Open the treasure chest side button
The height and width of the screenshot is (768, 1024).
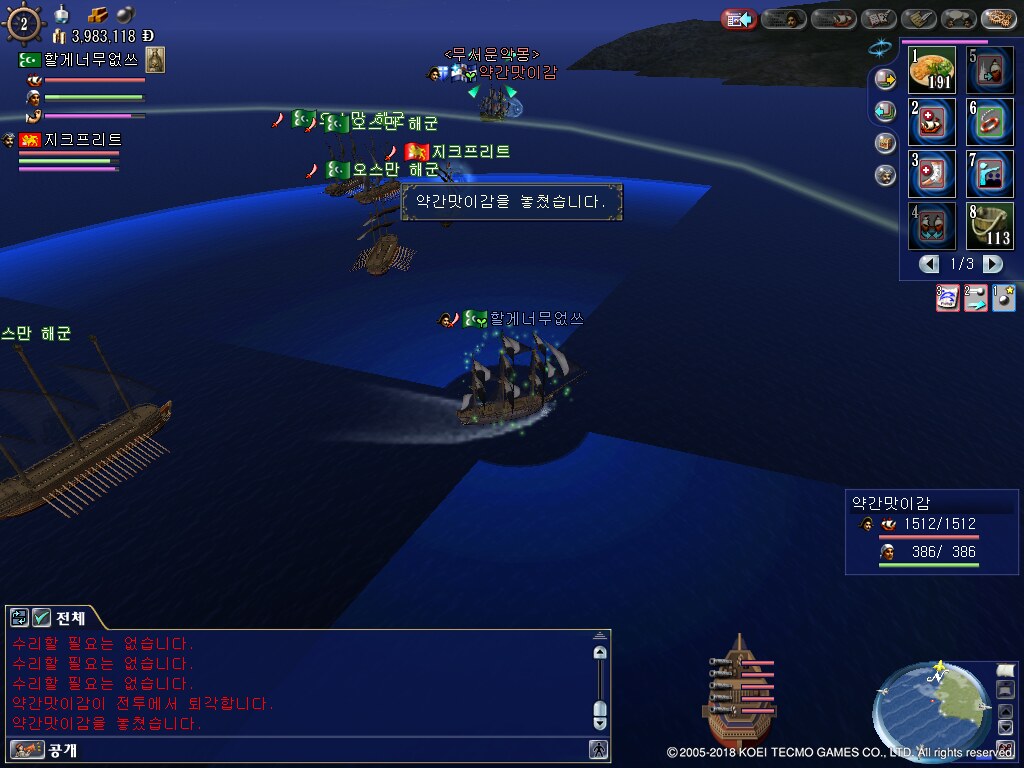click(x=885, y=143)
